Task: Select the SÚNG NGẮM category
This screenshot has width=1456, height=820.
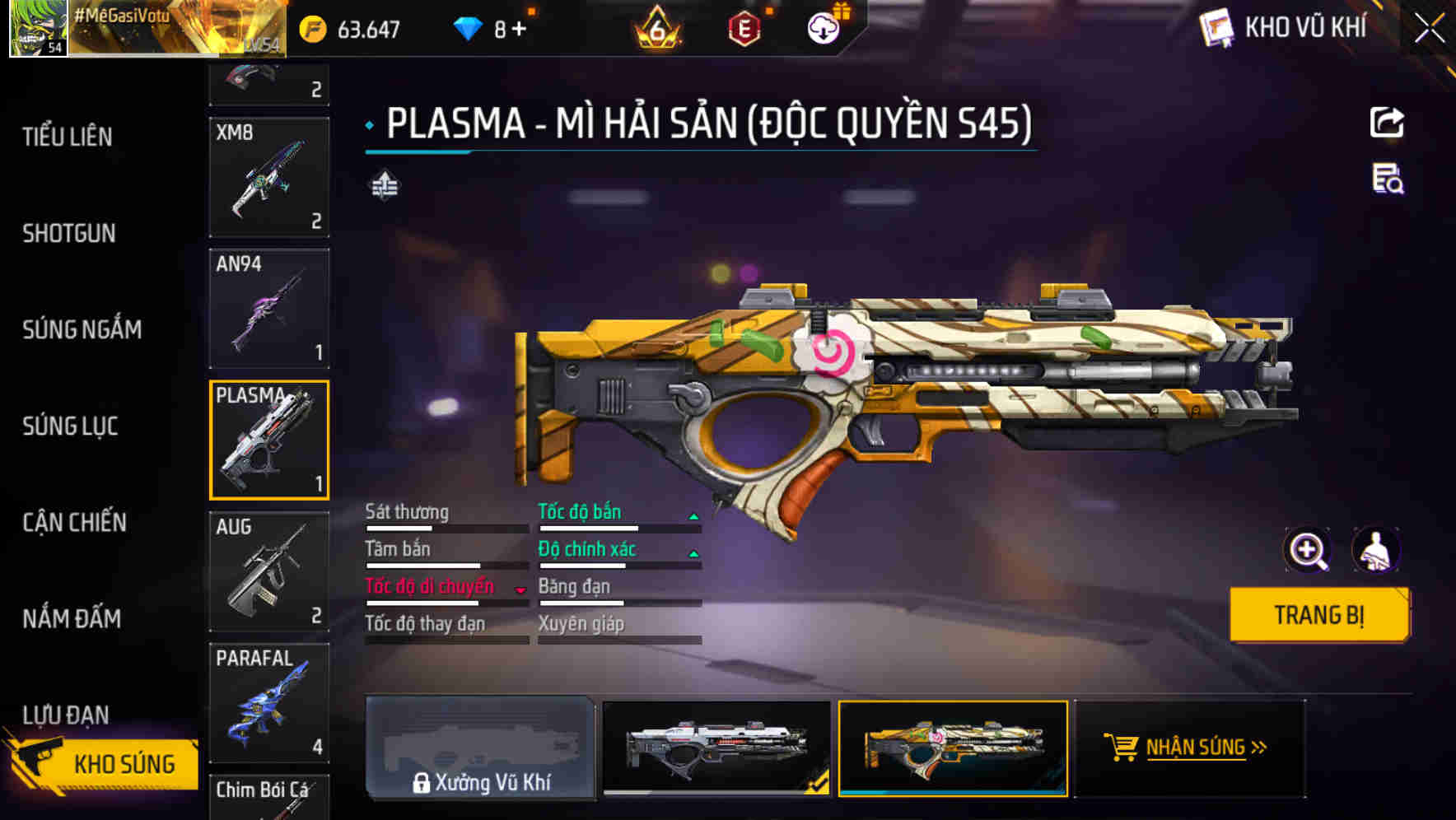Action: [x=82, y=330]
